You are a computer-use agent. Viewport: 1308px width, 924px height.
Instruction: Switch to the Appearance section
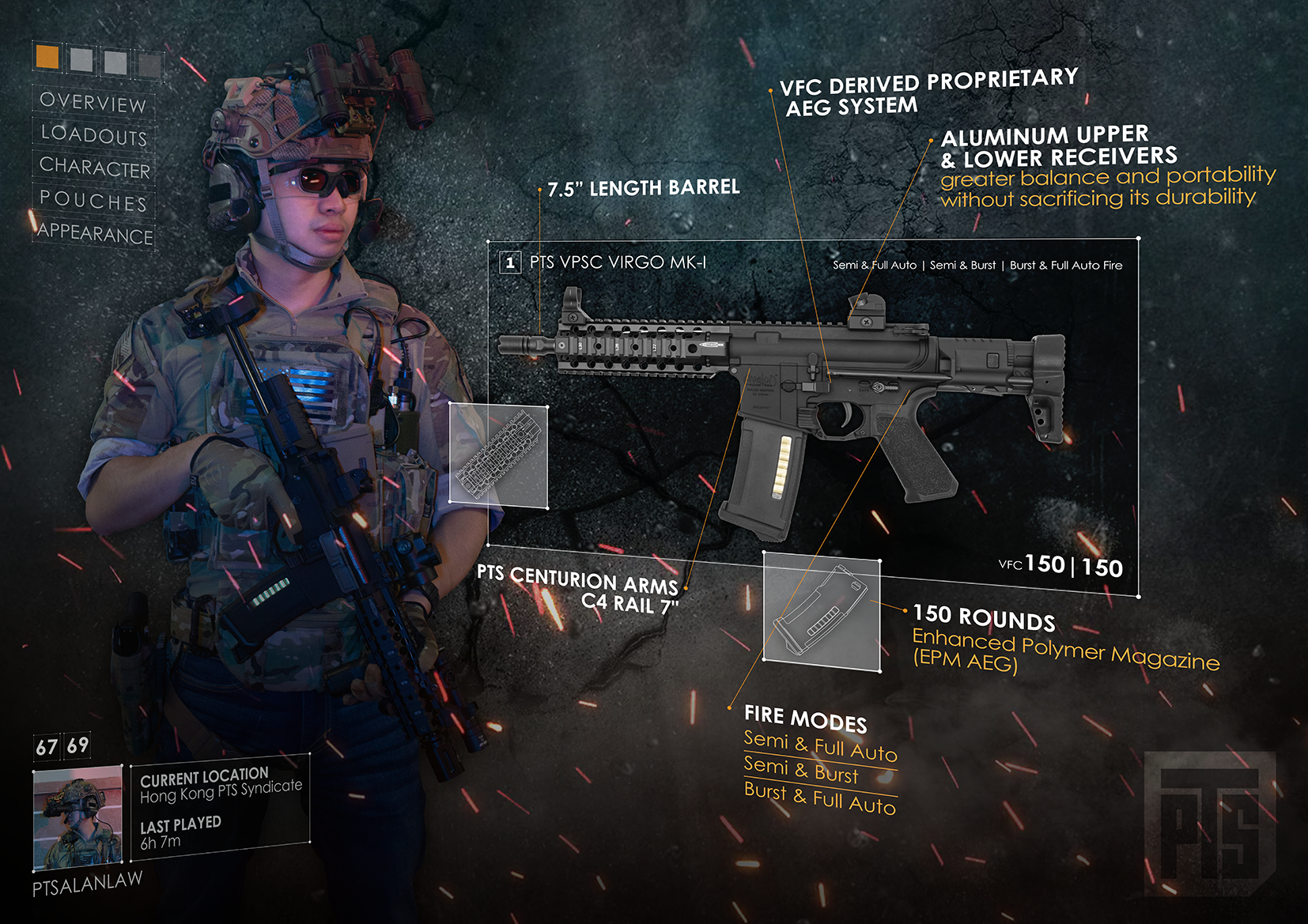tap(95, 234)
